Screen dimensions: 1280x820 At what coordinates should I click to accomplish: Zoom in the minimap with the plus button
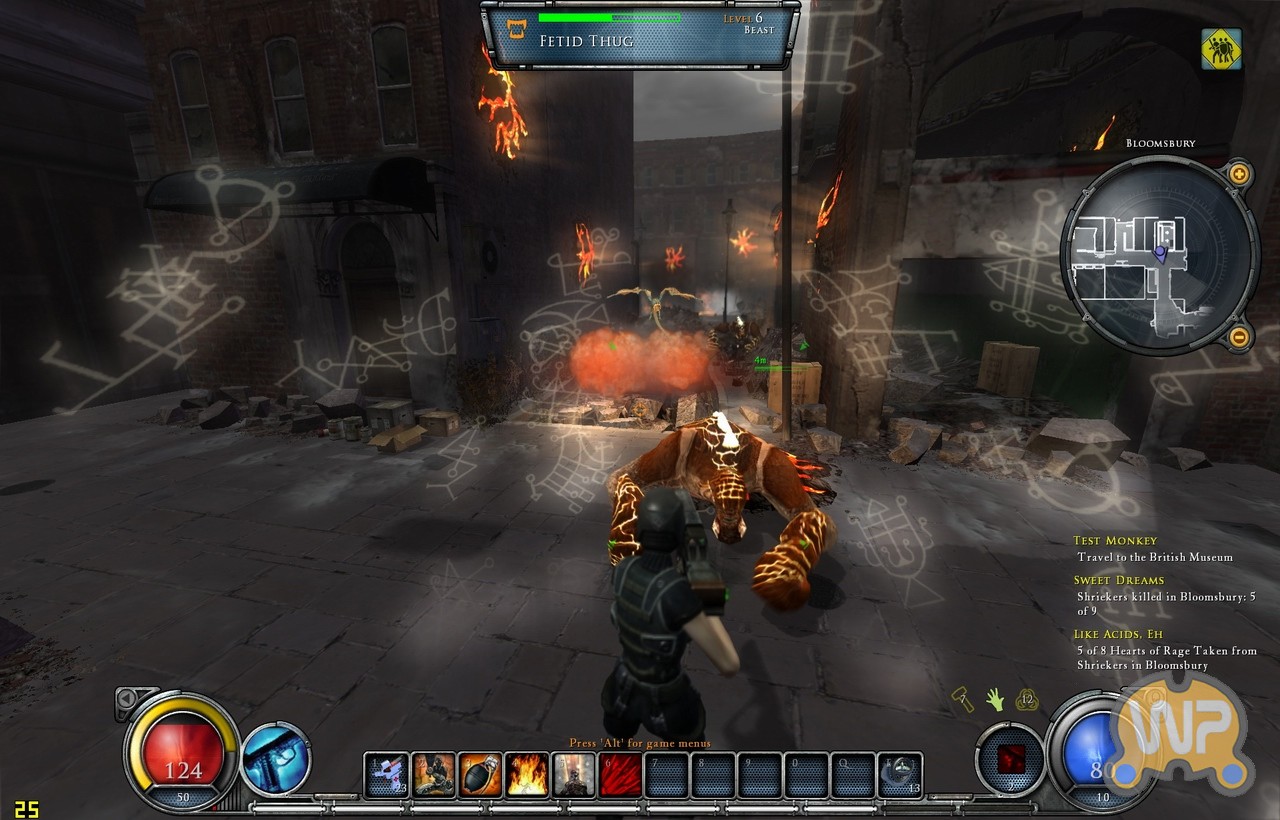[x=1239, y=174]
